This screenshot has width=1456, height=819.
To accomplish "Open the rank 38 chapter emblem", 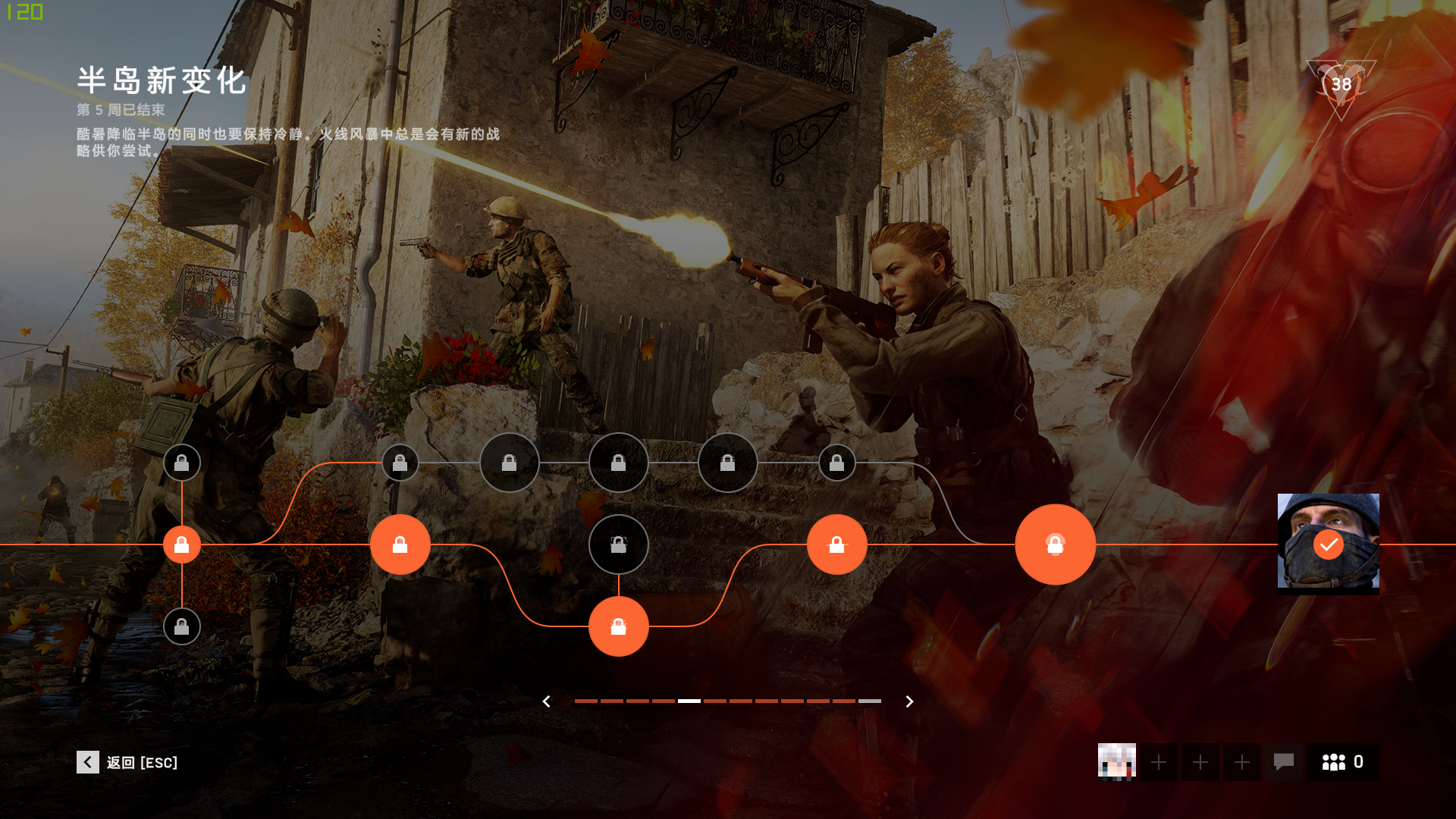I will coord(1341,85).
